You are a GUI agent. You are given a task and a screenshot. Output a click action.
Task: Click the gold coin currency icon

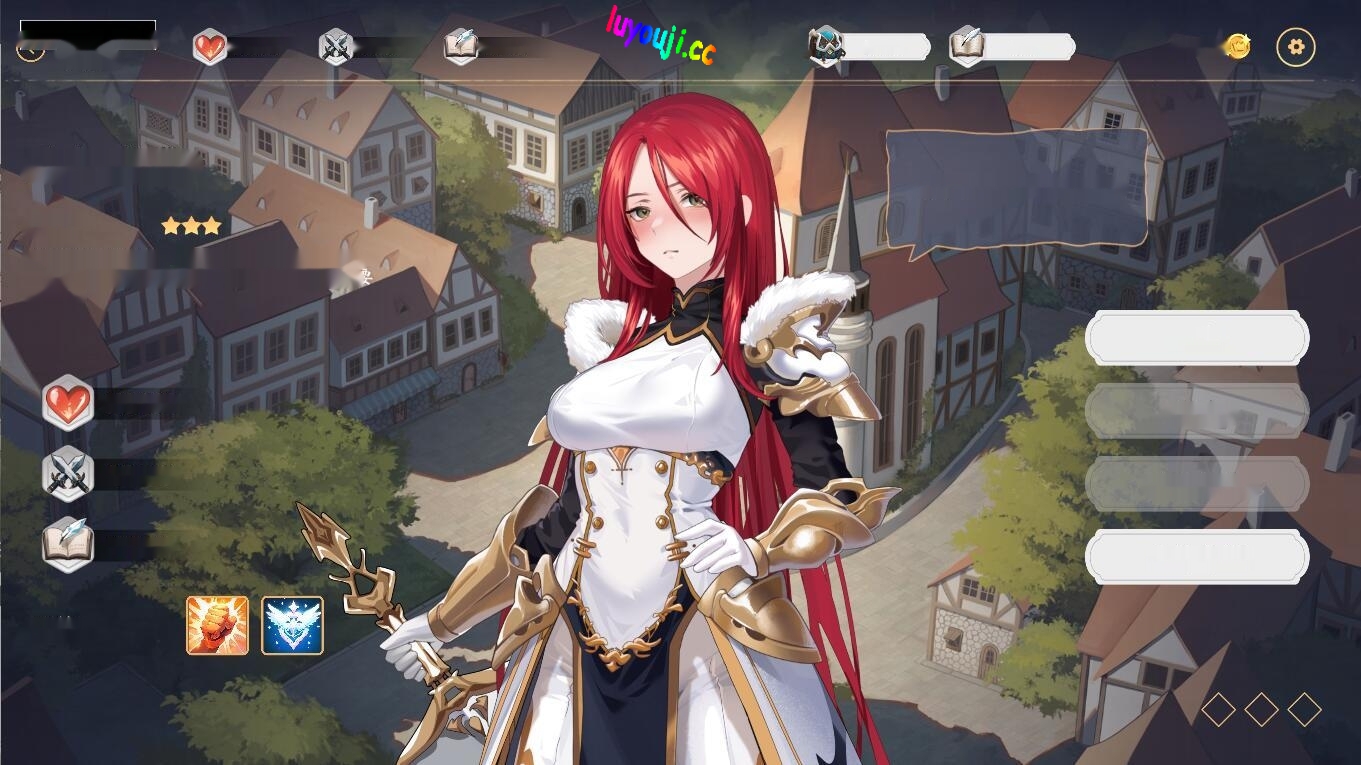pyautogui.click(x=1237, y=46)
